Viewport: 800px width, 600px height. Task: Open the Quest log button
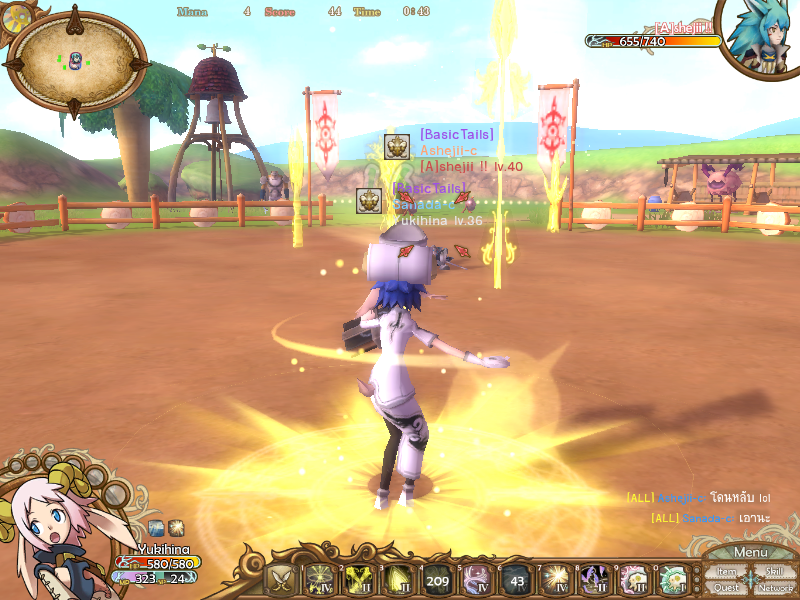pos(726,588)
